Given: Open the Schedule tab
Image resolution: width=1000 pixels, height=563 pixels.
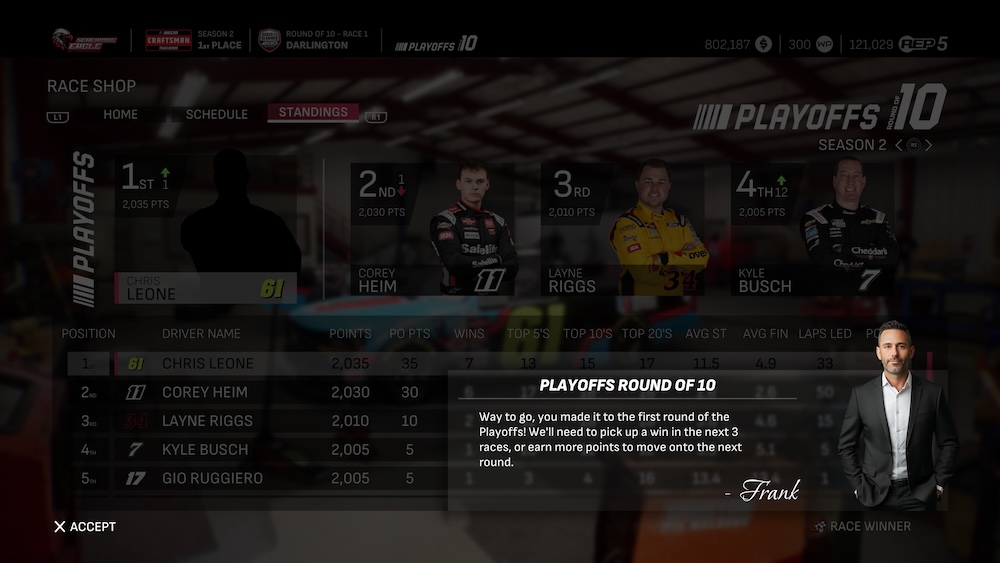Looking at the screenshot, I should (216, 114).
